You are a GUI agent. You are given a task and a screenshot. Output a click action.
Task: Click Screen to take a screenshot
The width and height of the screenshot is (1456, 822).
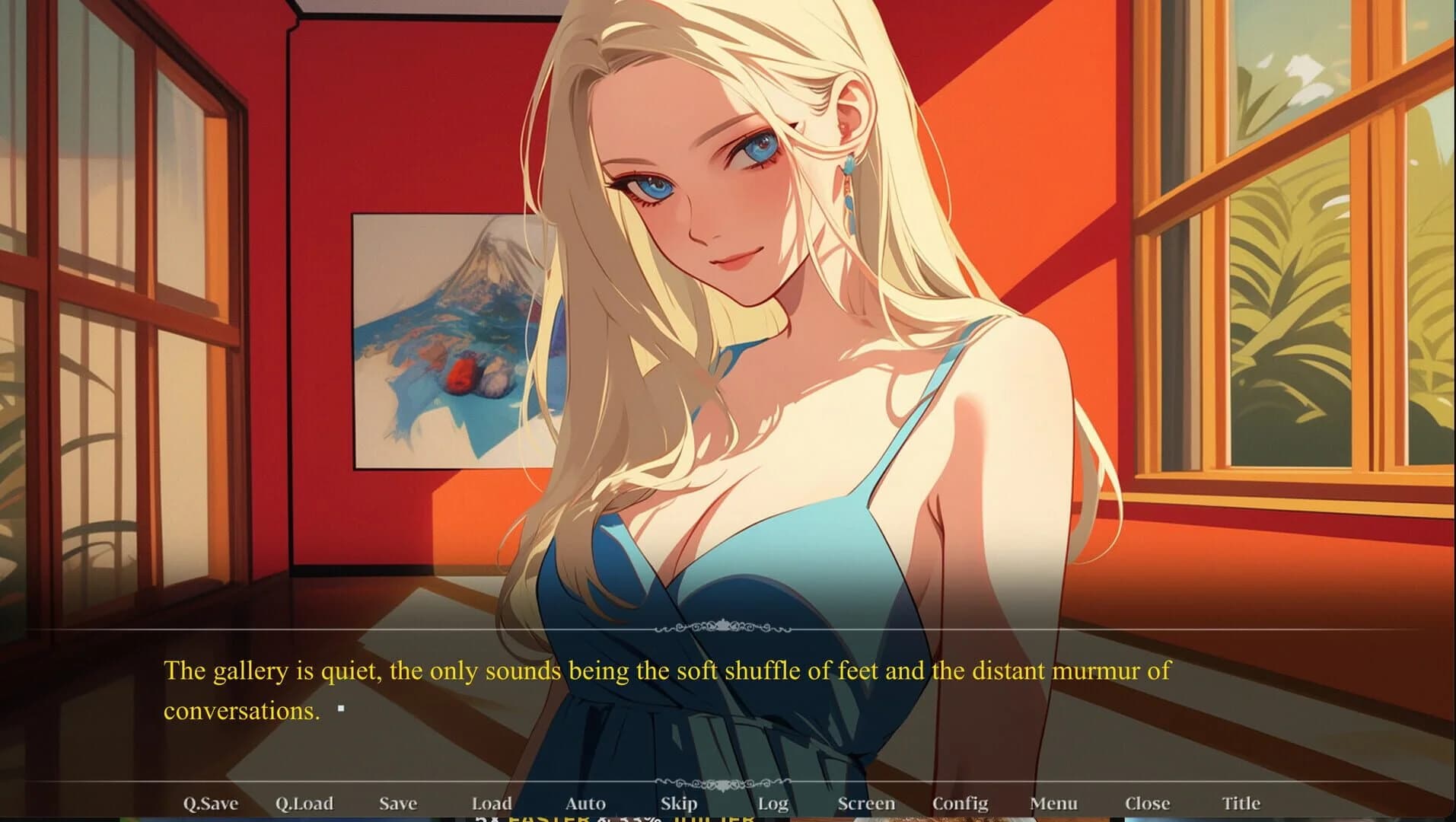[x=866, y=803]
